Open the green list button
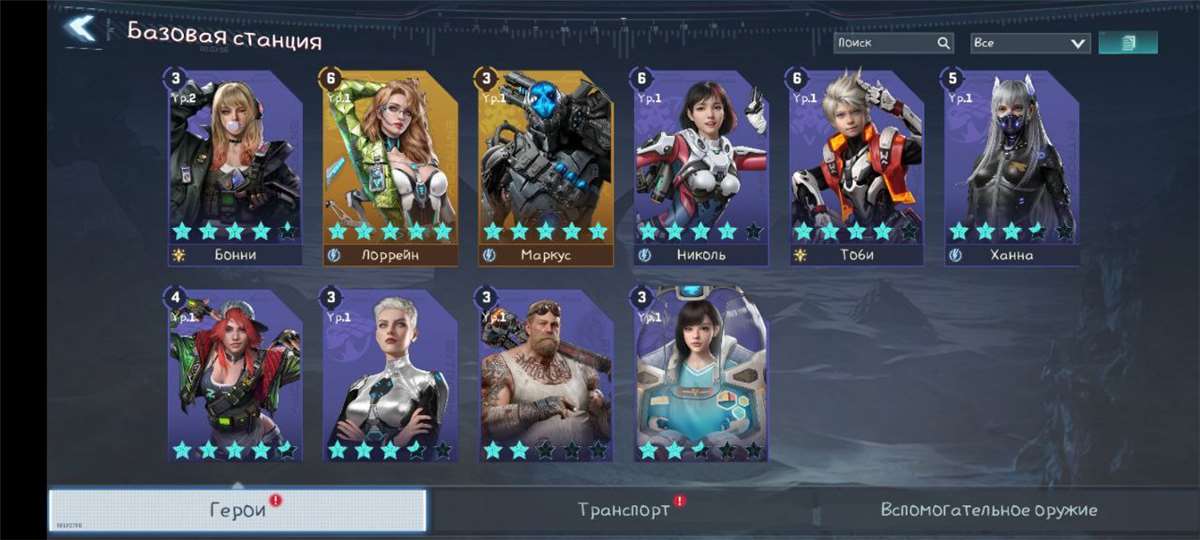Screen dimensions: 1200x540 point(1128,43)
